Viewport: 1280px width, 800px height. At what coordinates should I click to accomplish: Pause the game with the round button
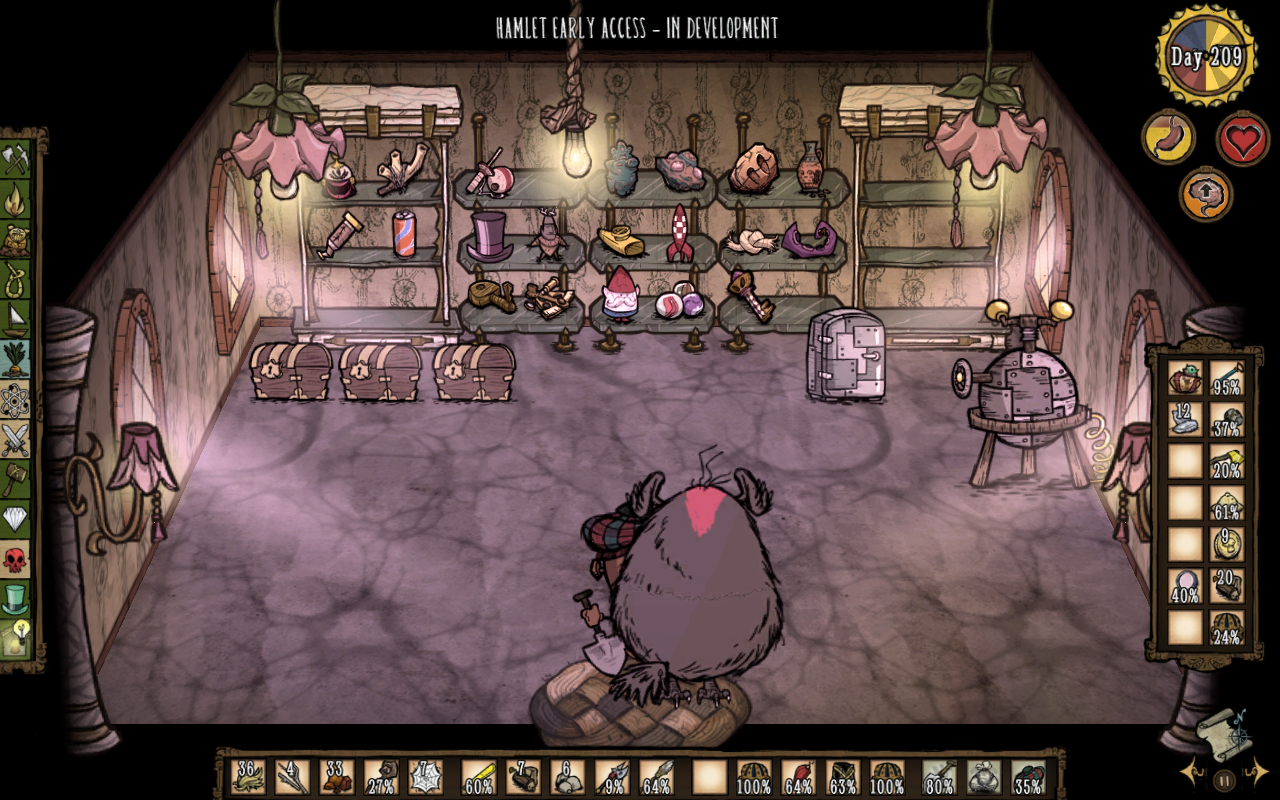click(1224, 780)
